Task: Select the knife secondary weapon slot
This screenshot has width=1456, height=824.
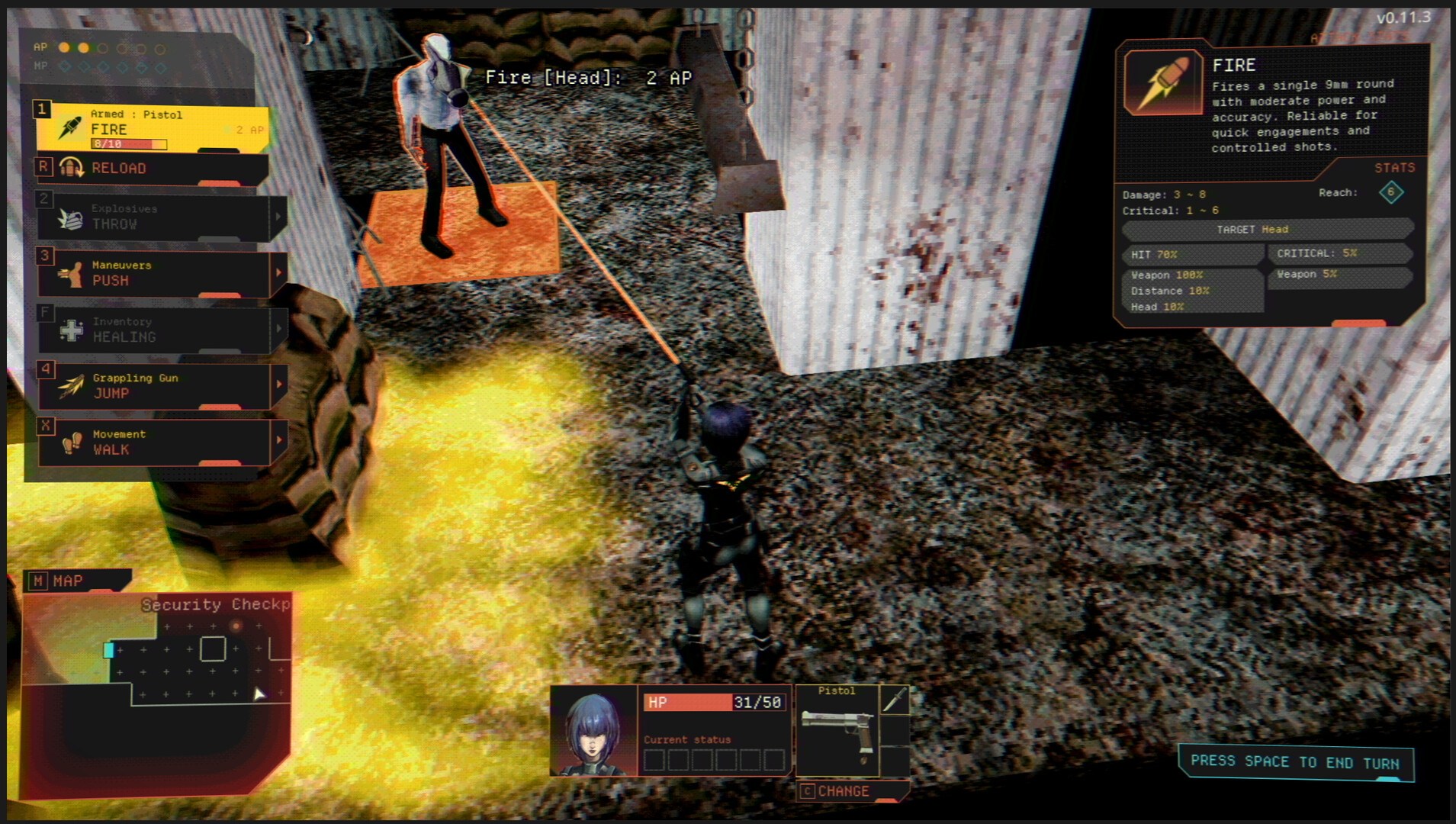Action: coord(894,700)
